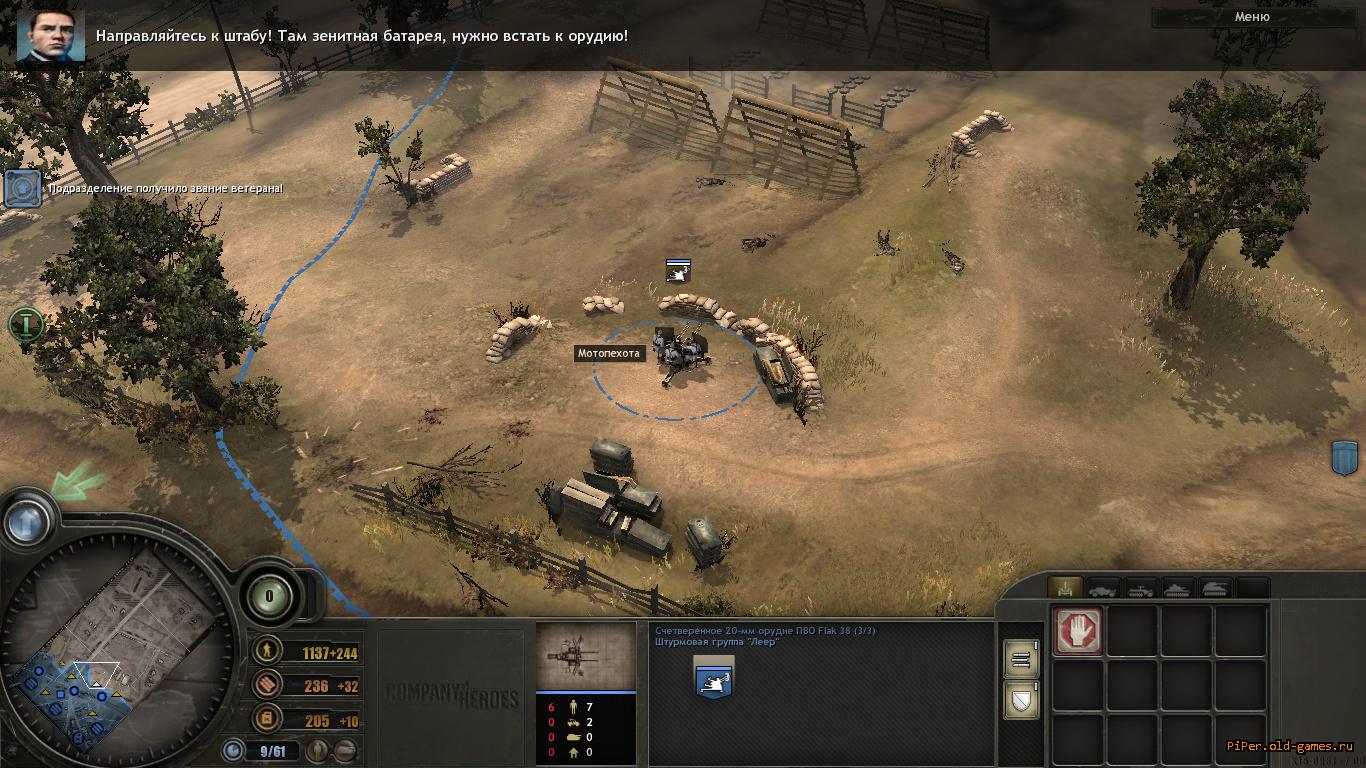The width and height of the screenshot is (1366, 768).
Task: Click the Flak 38 unit portrait
Action: tap(586, 656)
